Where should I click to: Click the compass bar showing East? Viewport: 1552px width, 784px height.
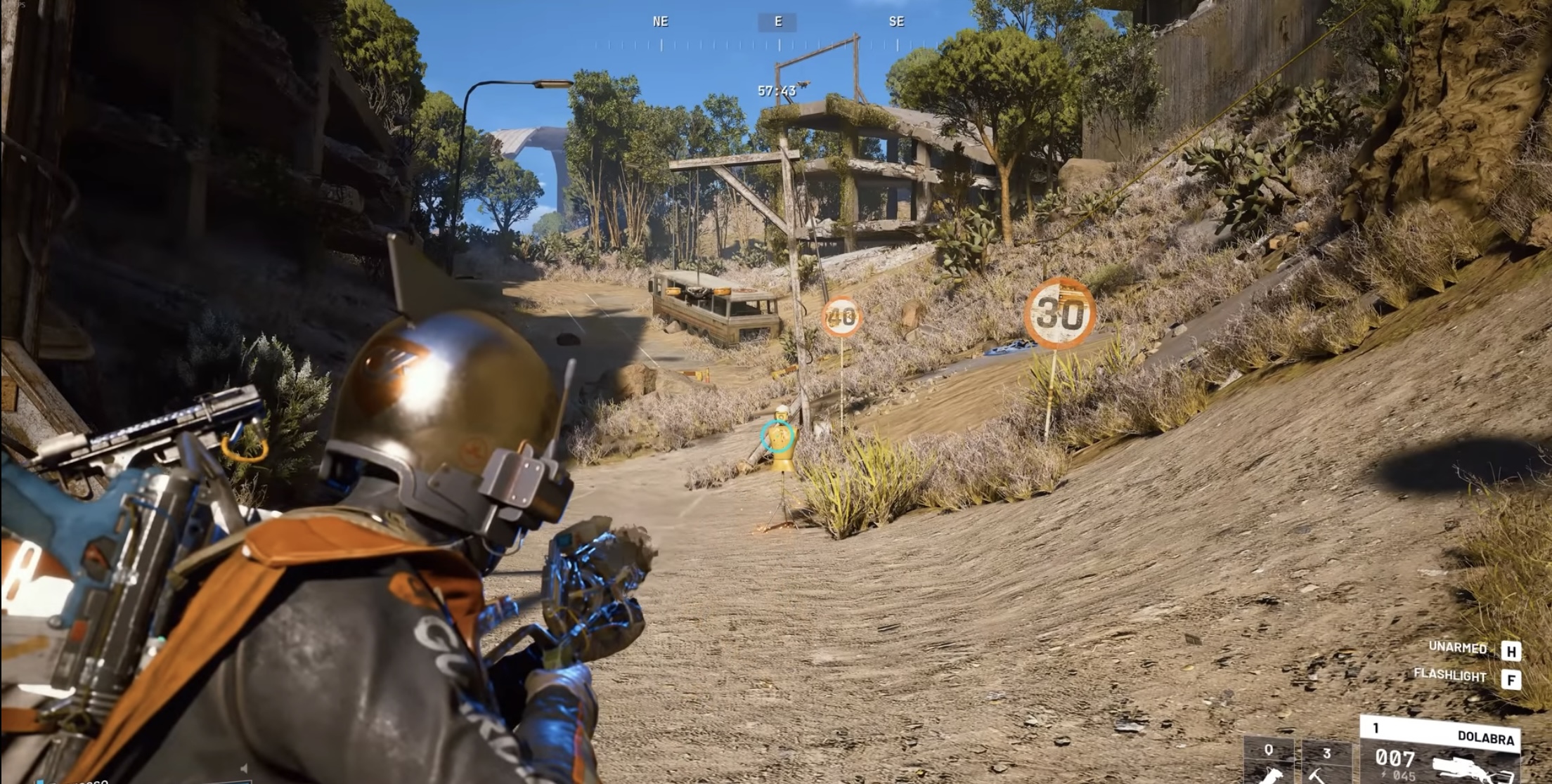point(777,22)
